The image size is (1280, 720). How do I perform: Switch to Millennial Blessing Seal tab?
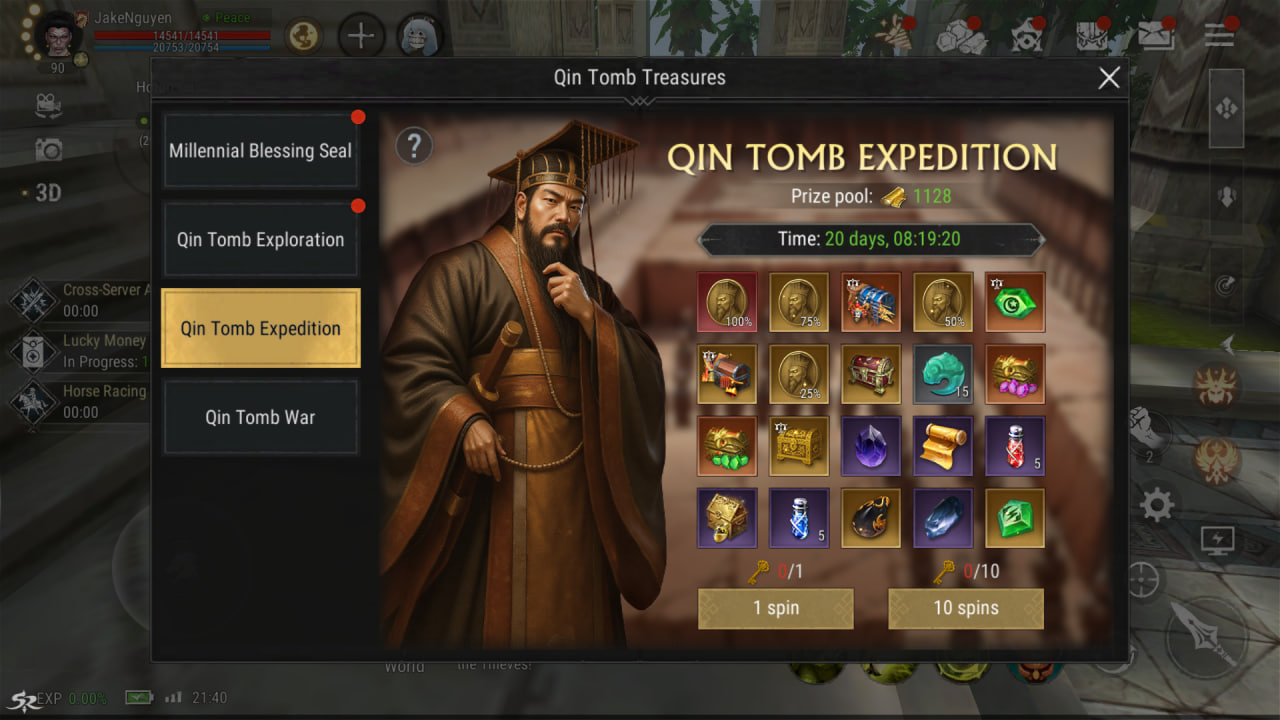[260, 151]
